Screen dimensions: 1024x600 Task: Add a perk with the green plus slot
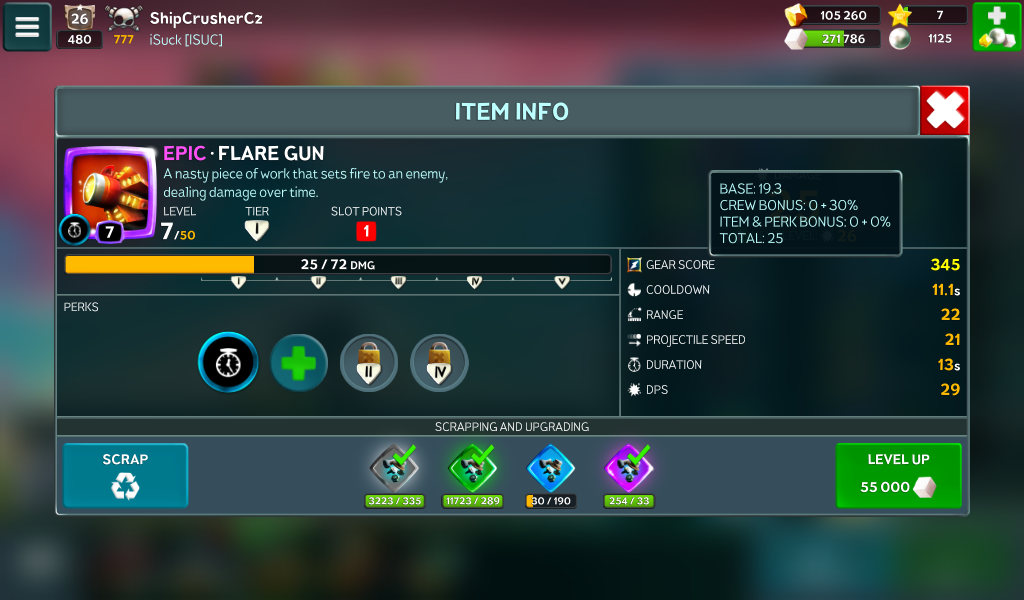[x=298, y=362]
